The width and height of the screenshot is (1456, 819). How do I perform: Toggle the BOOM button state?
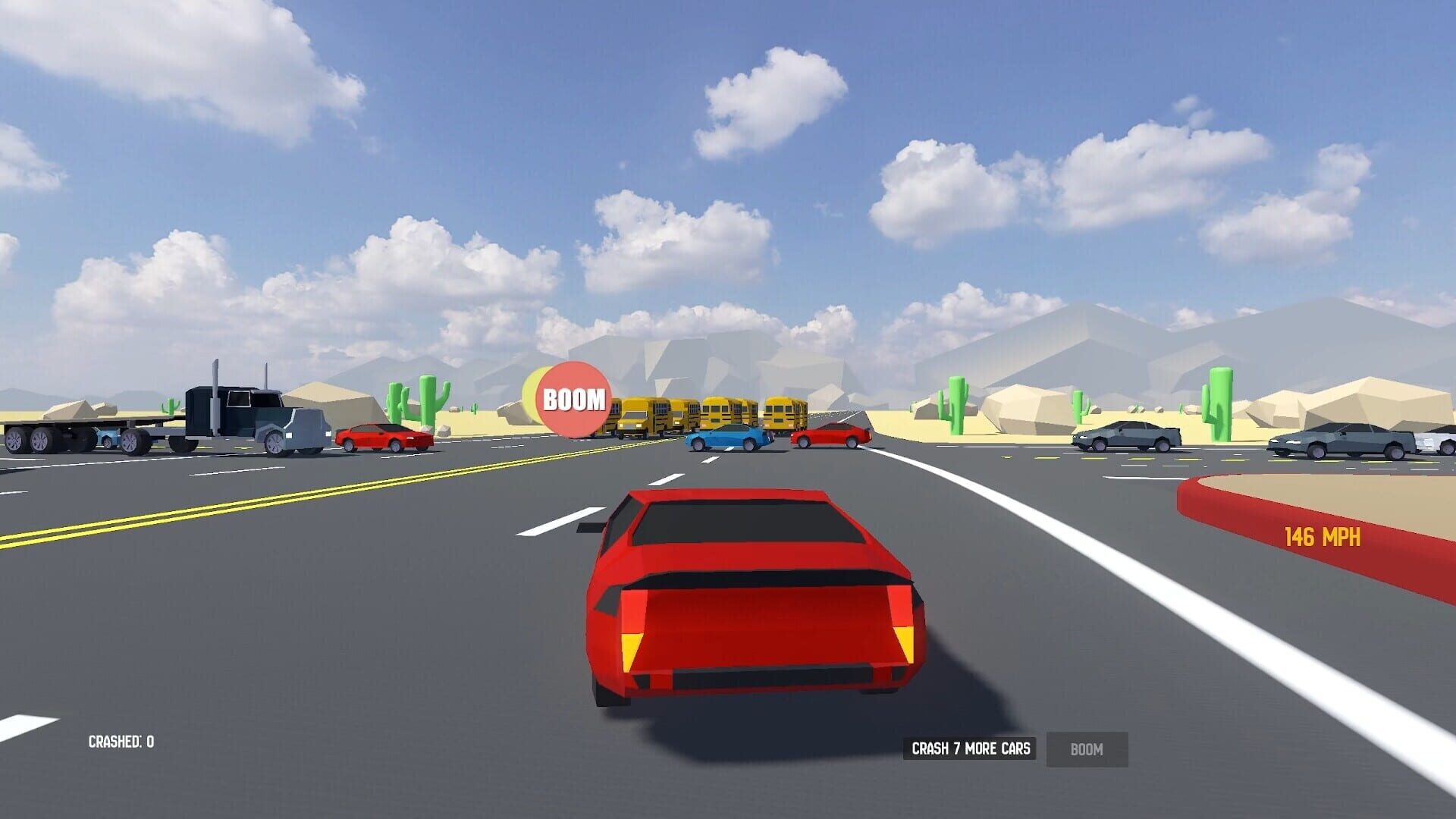(1087, 749)
